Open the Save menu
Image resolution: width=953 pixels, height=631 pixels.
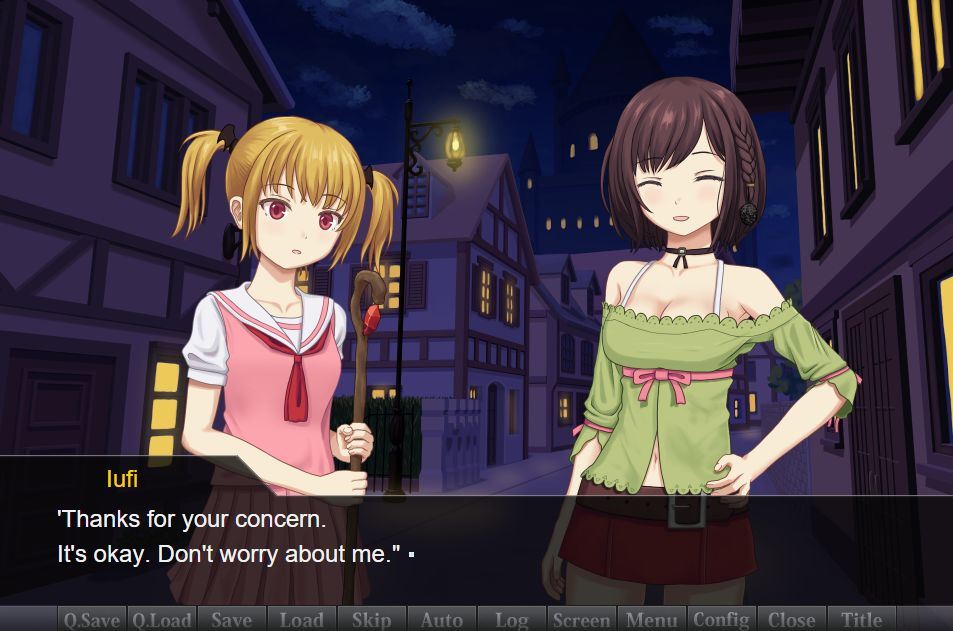(232, 619)
